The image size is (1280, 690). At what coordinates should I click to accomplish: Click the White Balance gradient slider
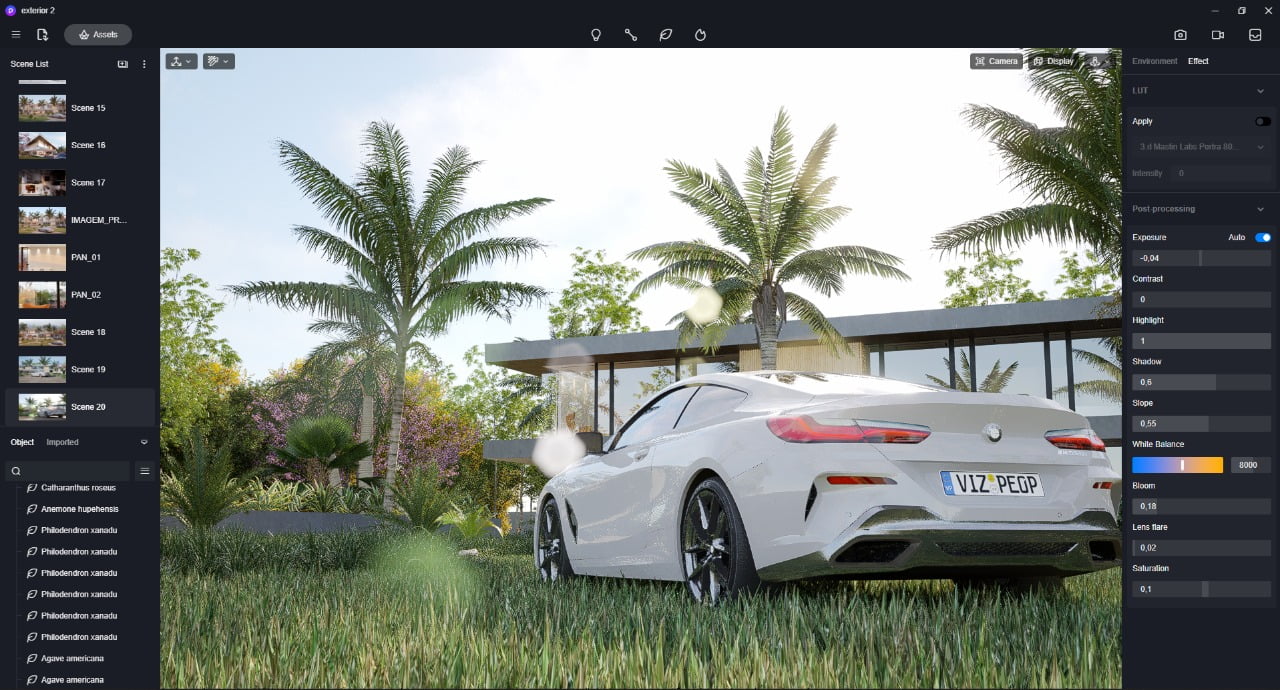point(1177,465)
